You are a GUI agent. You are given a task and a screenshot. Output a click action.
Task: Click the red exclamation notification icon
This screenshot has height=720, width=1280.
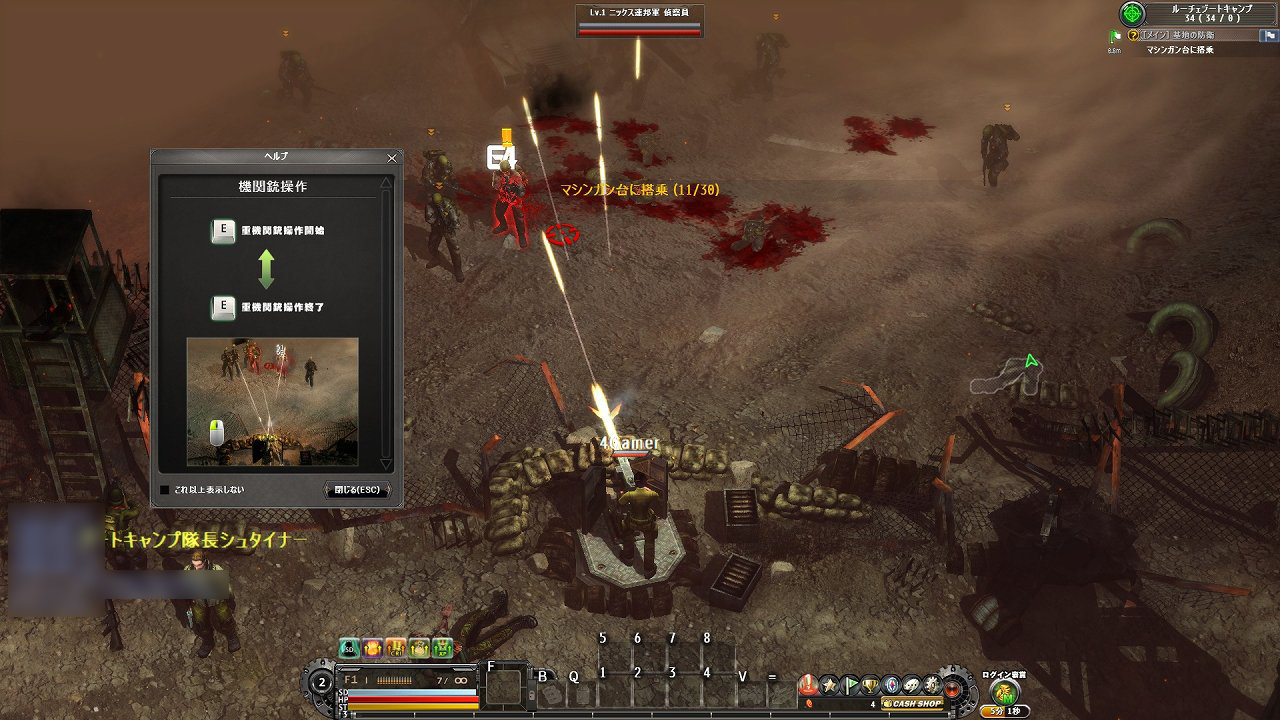806,684
